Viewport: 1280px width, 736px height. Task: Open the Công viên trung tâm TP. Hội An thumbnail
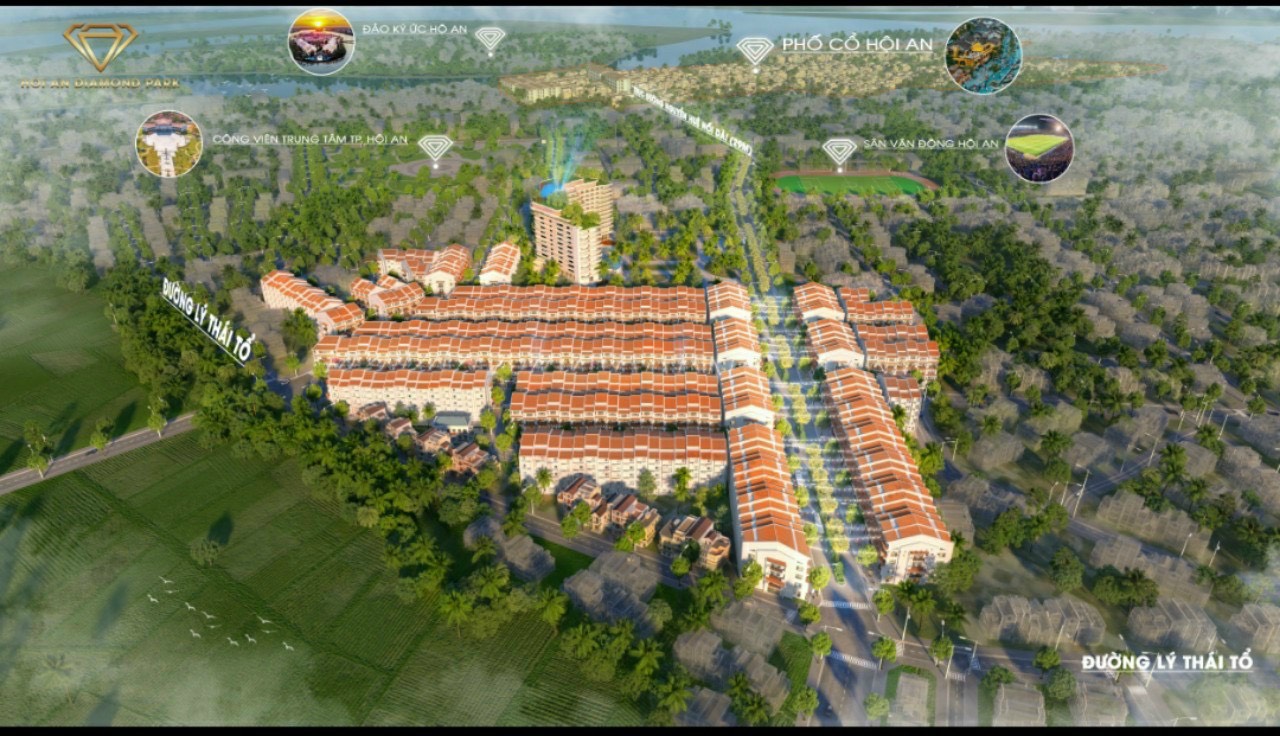click(x=169, y=144)
